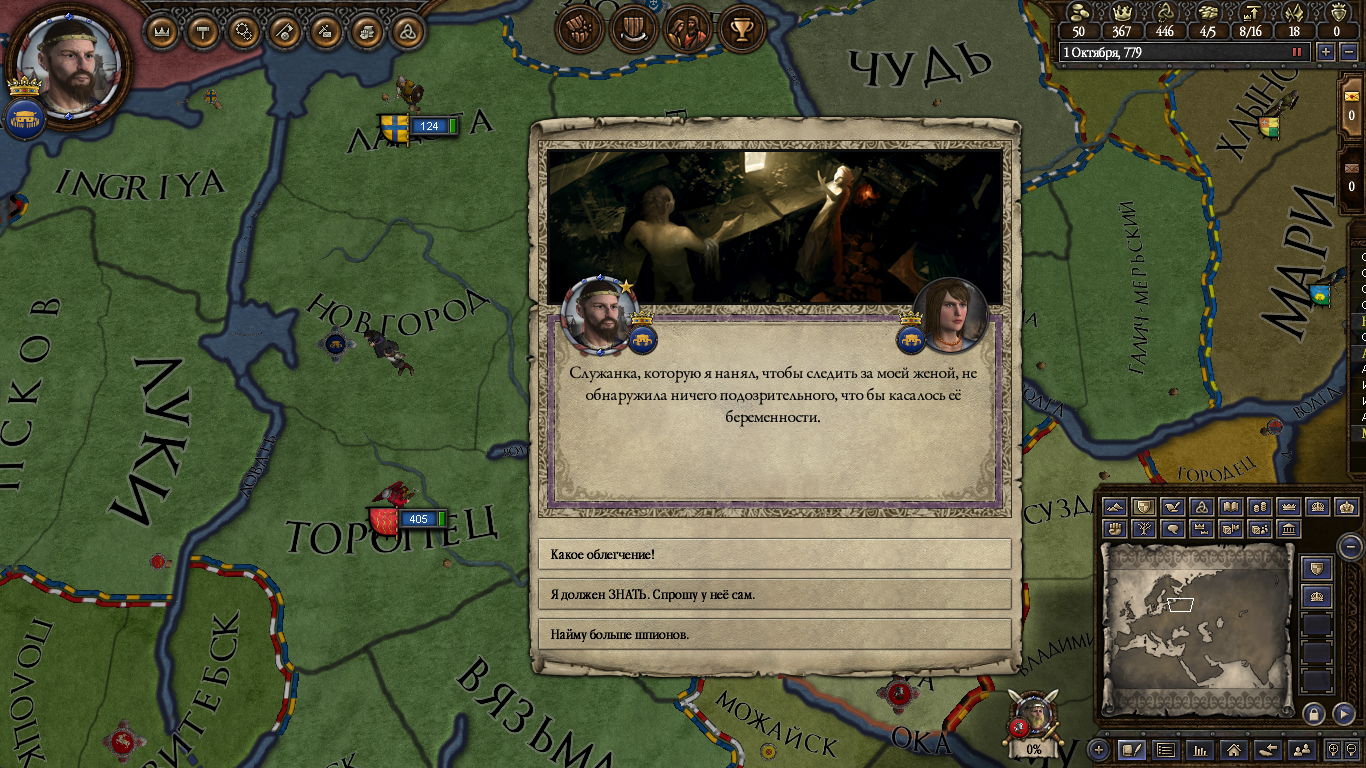Image resolution: width=1366 pixels, height=768 pixels.
Task: Open the triquetra religion tab in the top bar
Action: pyautogui.click(x=408, y=32)
